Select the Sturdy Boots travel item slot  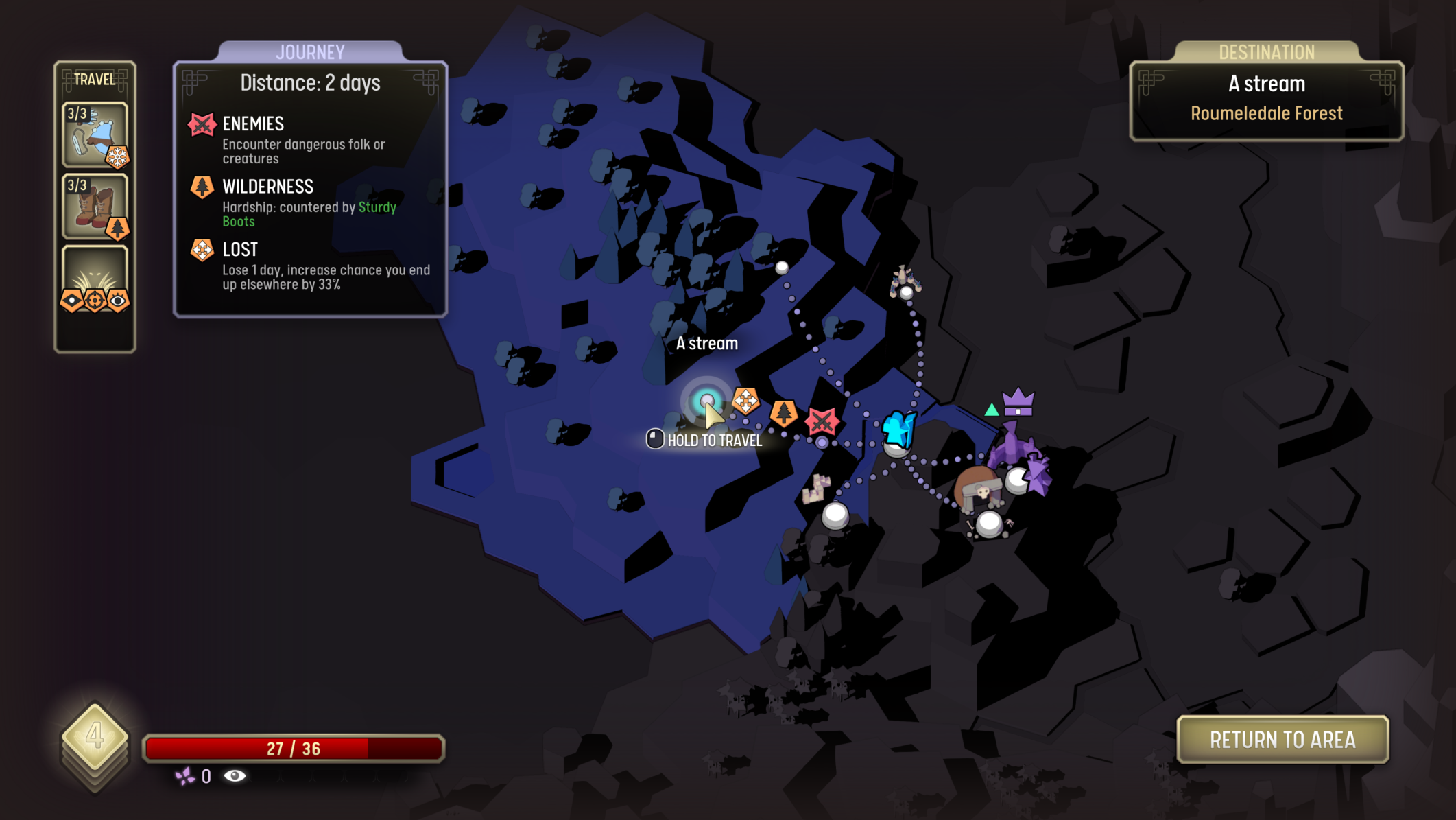[95, 207]
